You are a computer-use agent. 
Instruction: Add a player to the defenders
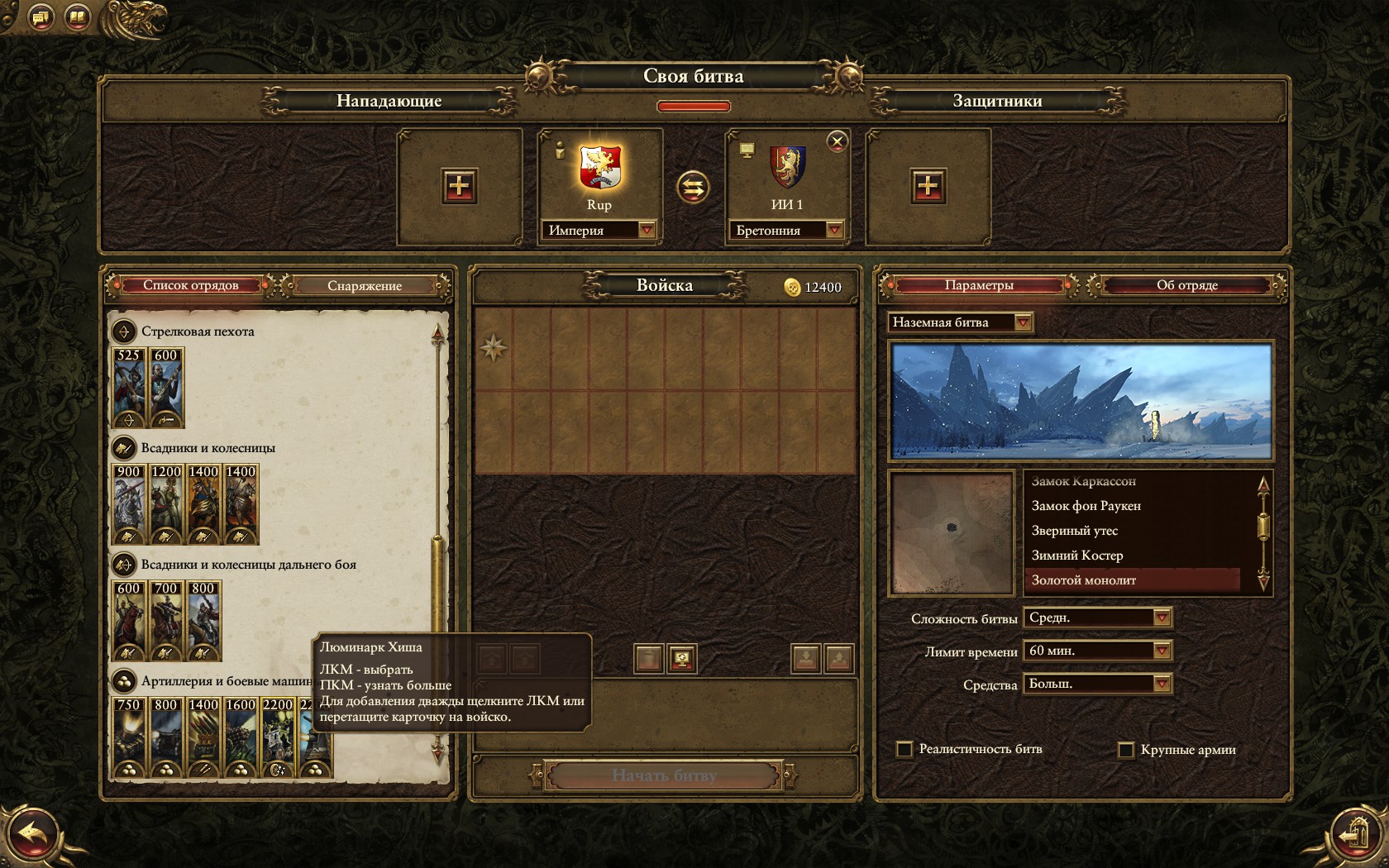tap(928, 186)
